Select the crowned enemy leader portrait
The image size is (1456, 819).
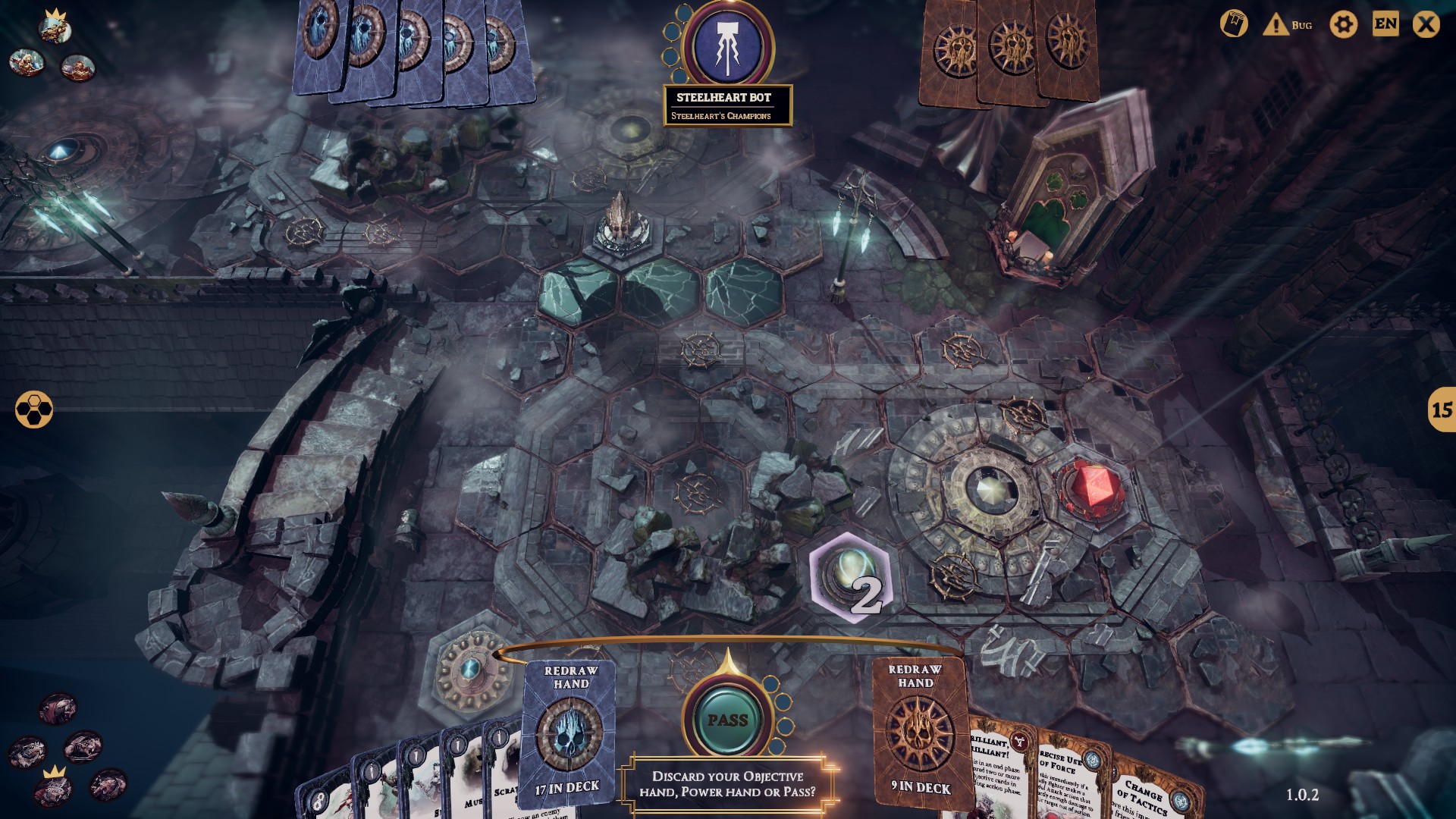(x=55, y=28)
